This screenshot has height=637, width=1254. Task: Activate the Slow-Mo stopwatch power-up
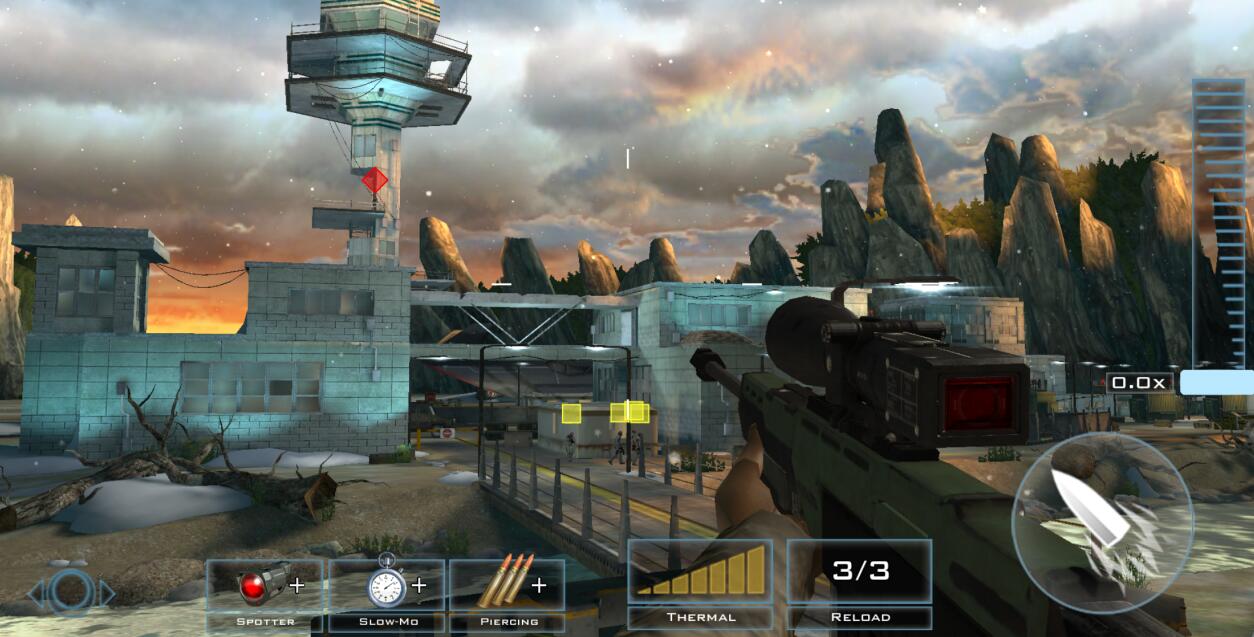pyautogui.click(x=388, y=592)
